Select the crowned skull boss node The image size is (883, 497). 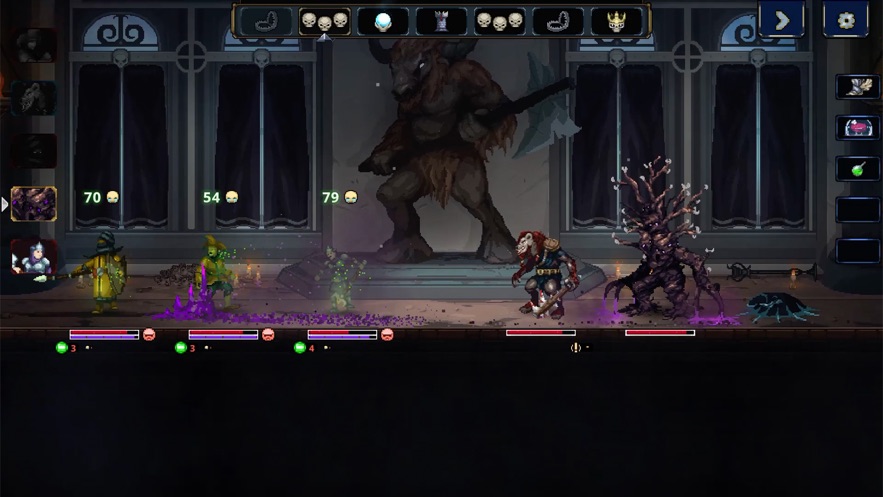[x=617, y=21]
